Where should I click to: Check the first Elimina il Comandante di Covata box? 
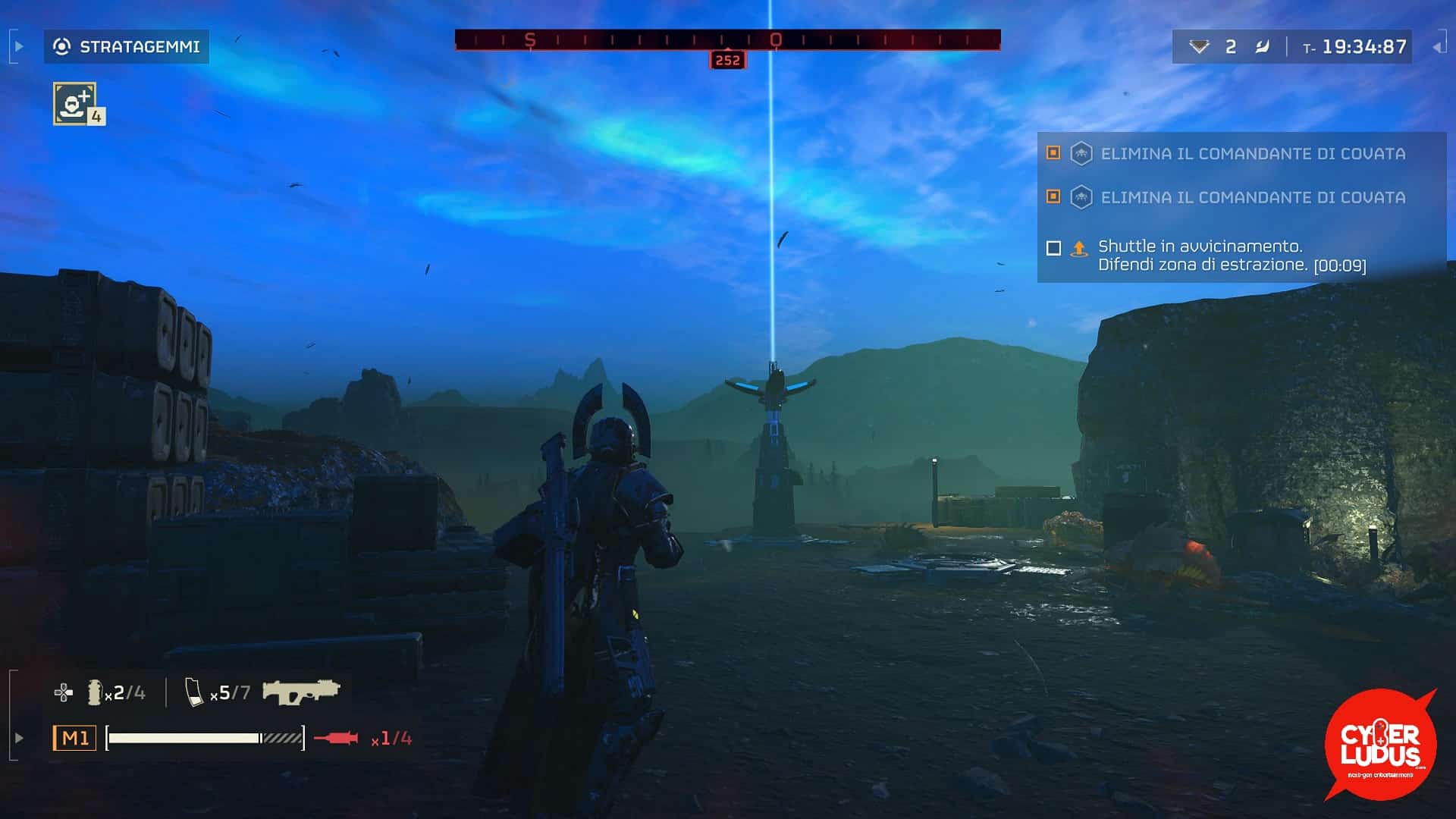(1053, 152)
